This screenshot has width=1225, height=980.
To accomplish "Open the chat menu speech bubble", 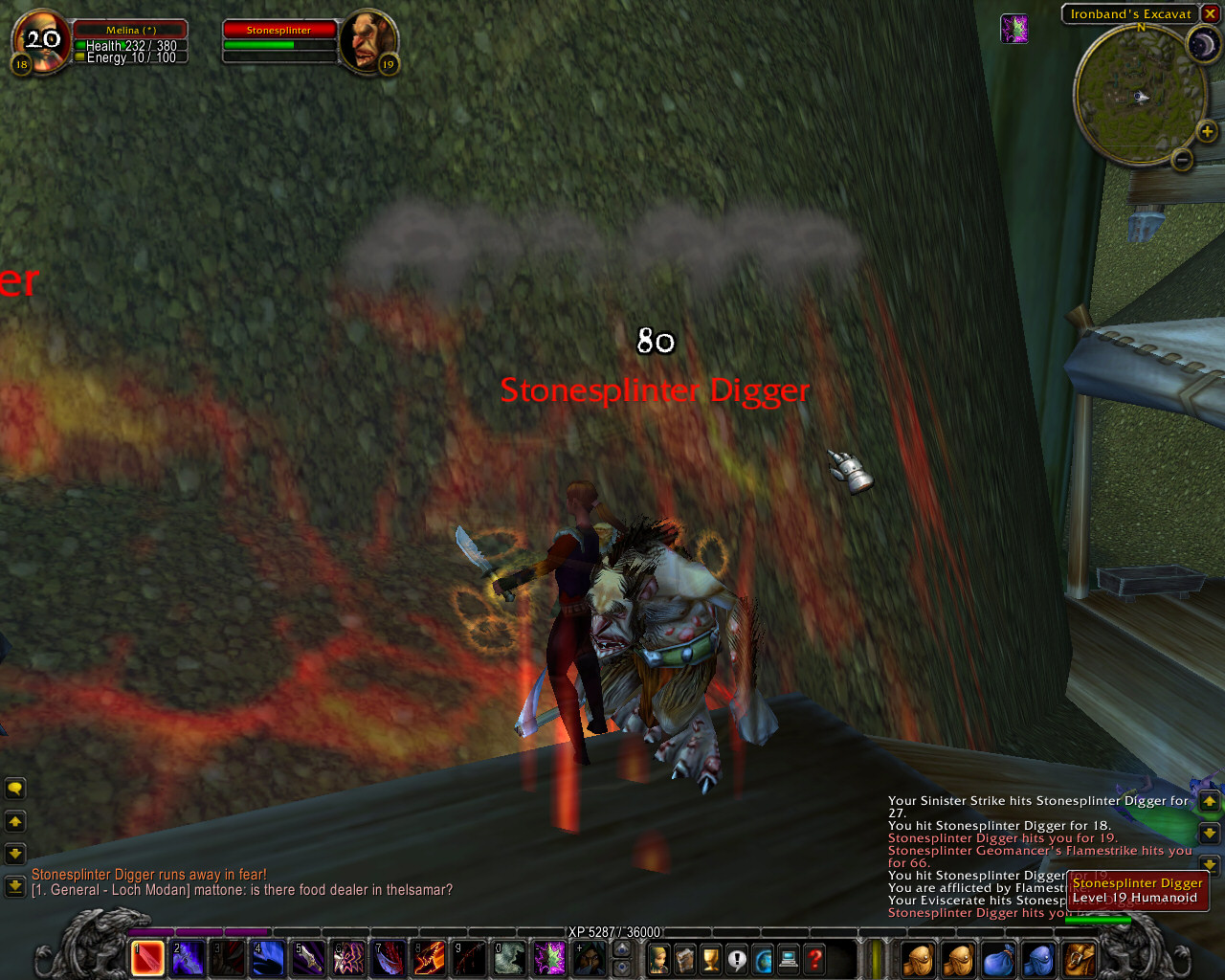I will pos(13,787).
